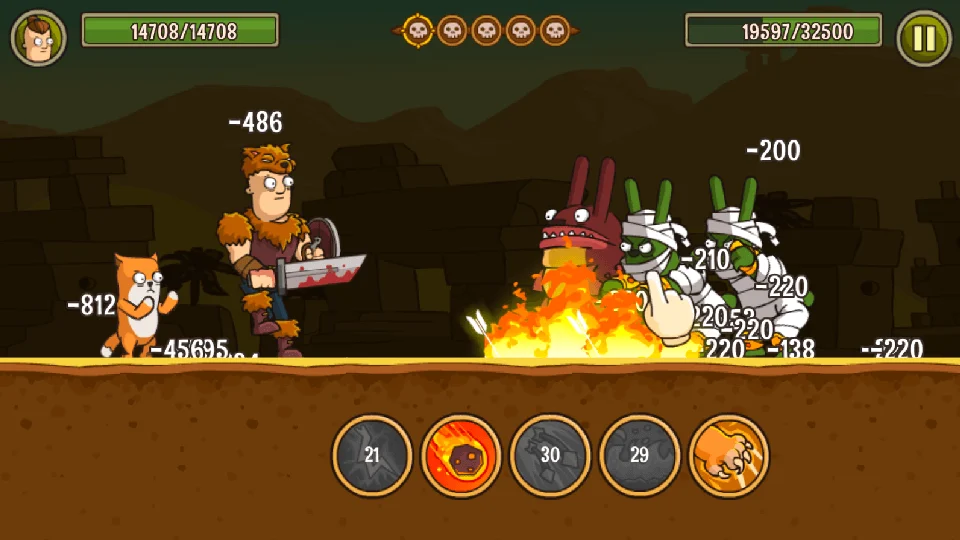
Task: Activate the flaming meteor ability
Action: pos(461,455)
